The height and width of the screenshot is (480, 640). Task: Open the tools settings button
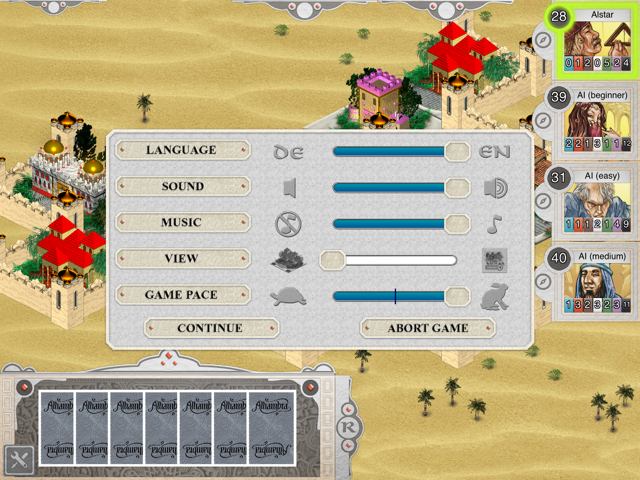coord(16,459)
